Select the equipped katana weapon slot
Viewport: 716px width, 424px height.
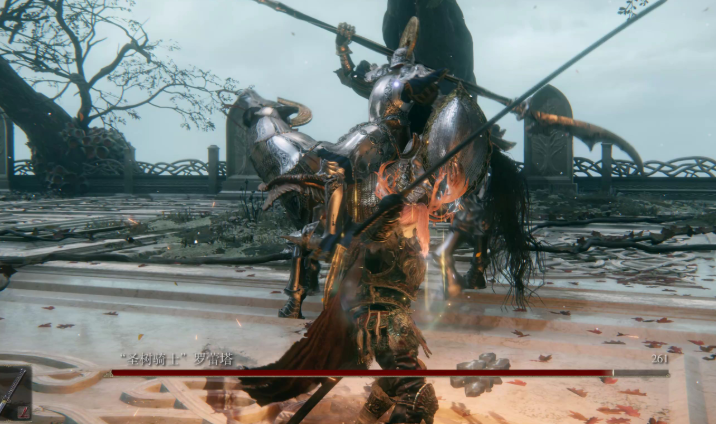(14, 393)
